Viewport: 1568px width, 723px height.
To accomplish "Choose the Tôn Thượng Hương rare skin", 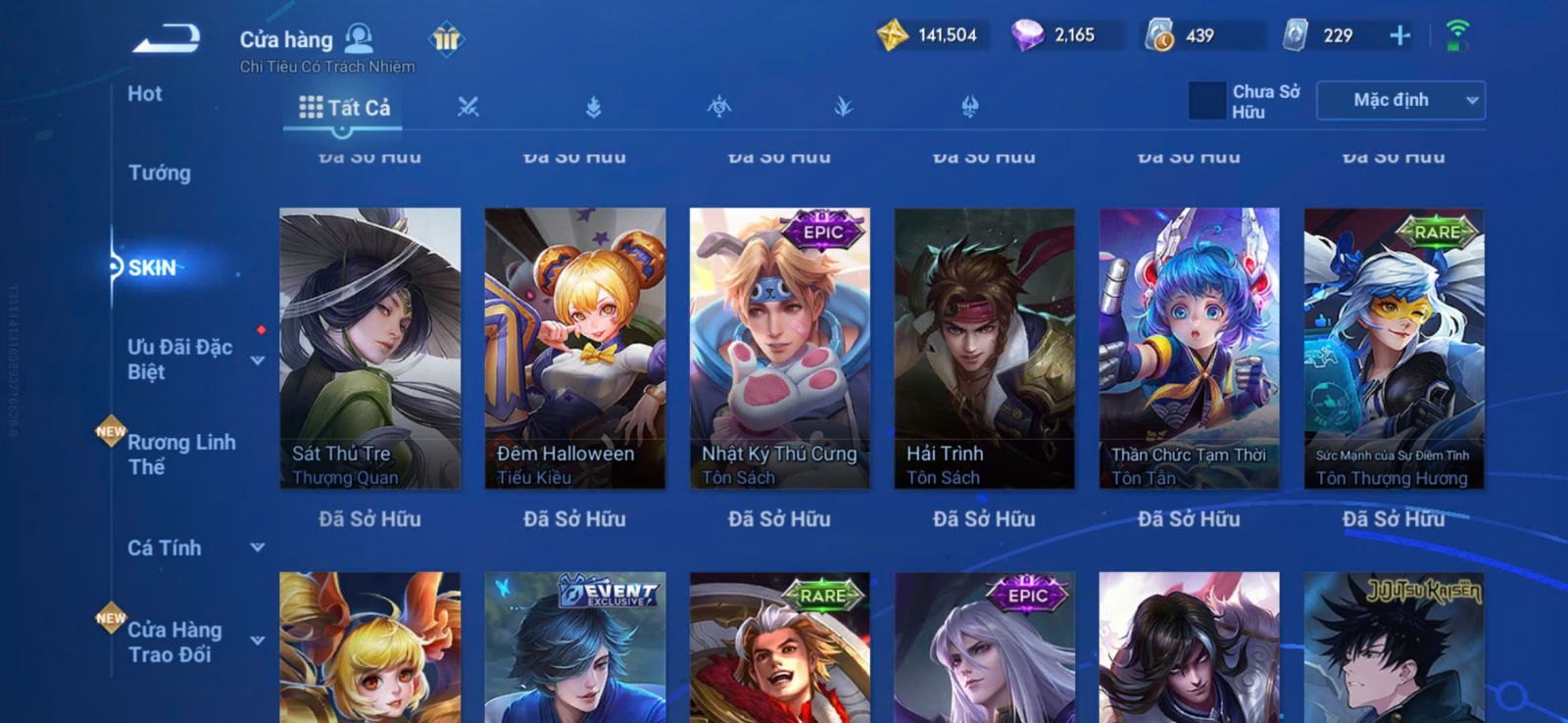I will 1395,348.
